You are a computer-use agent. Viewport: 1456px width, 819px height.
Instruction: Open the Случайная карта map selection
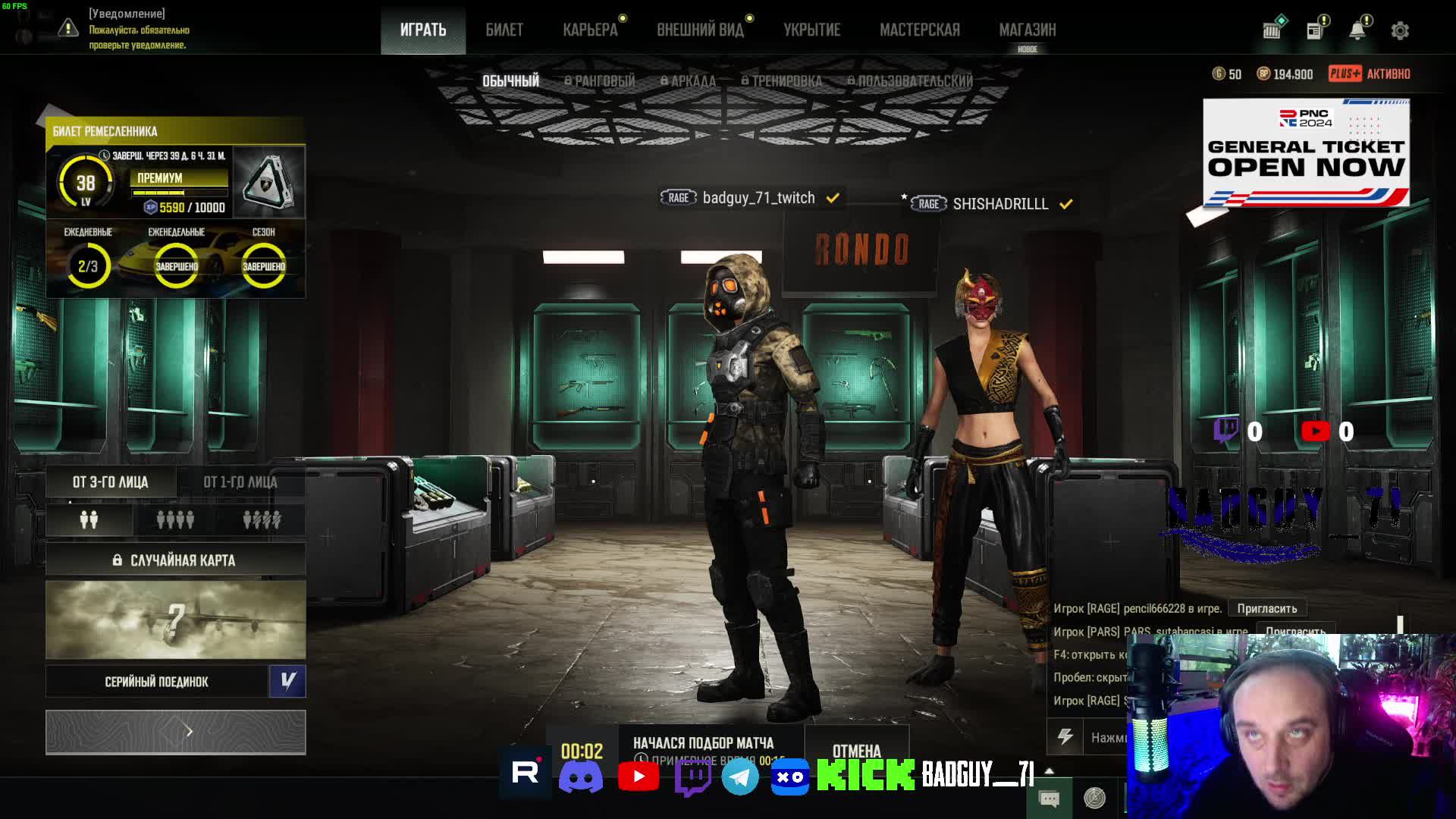click(x=175, y=560)
